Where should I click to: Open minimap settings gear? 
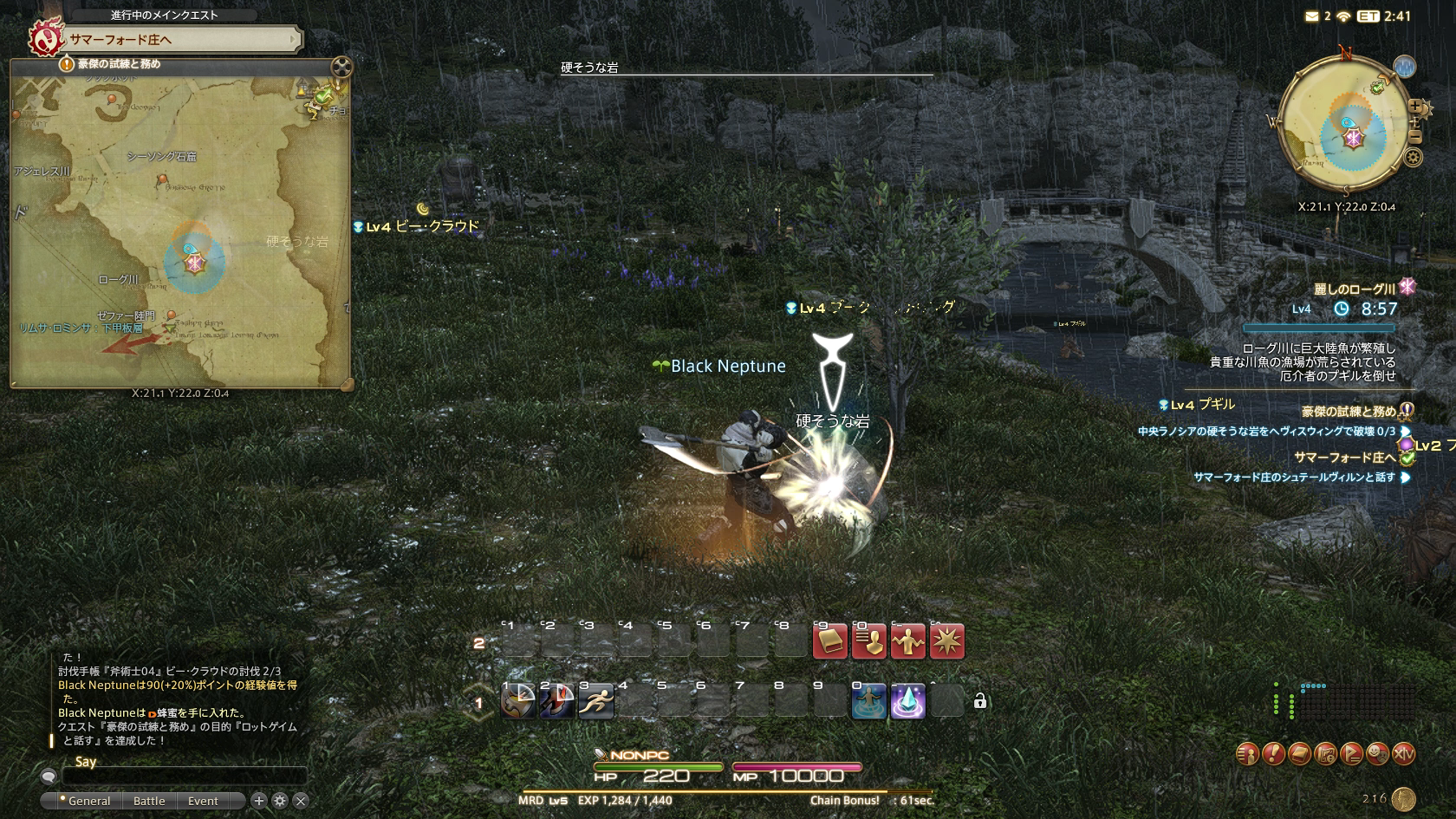[x=1414, y=157]
